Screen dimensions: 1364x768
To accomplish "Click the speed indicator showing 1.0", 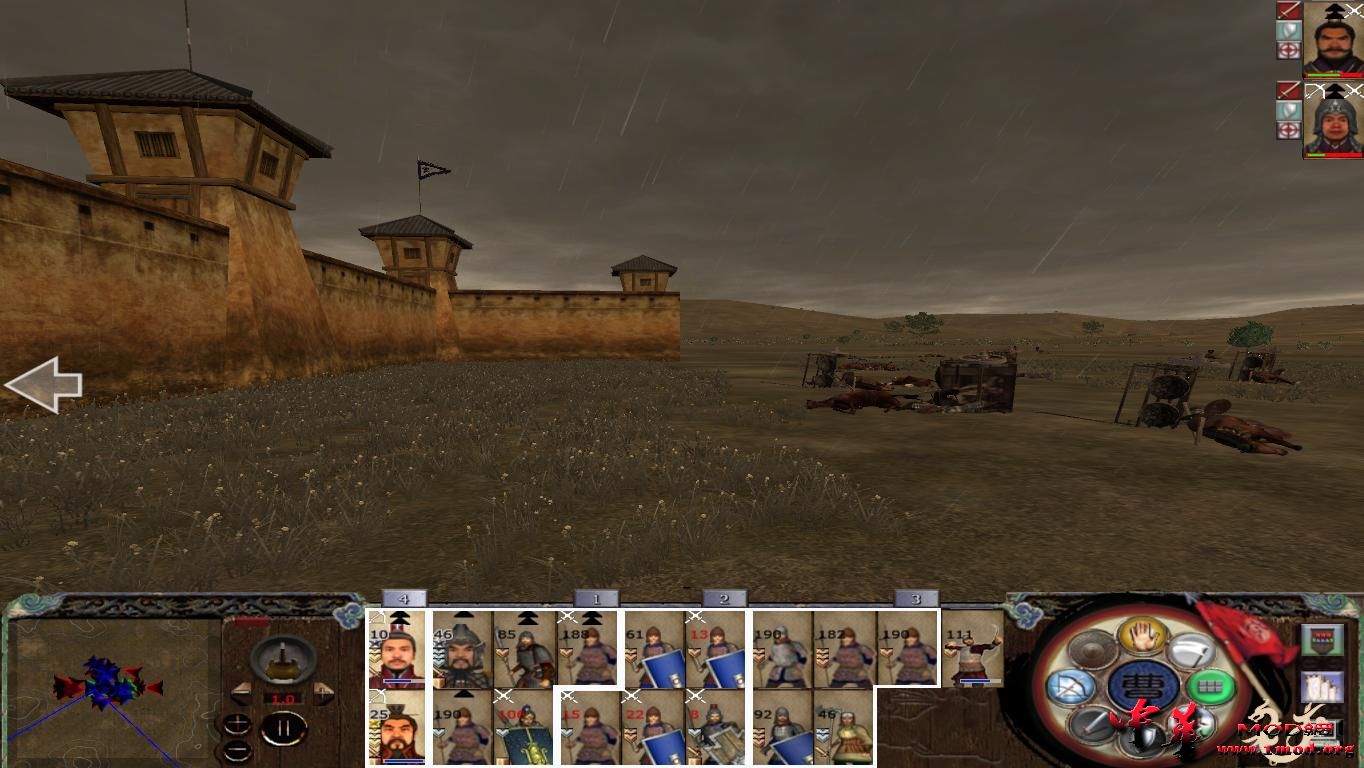I will tap(282, 698).
